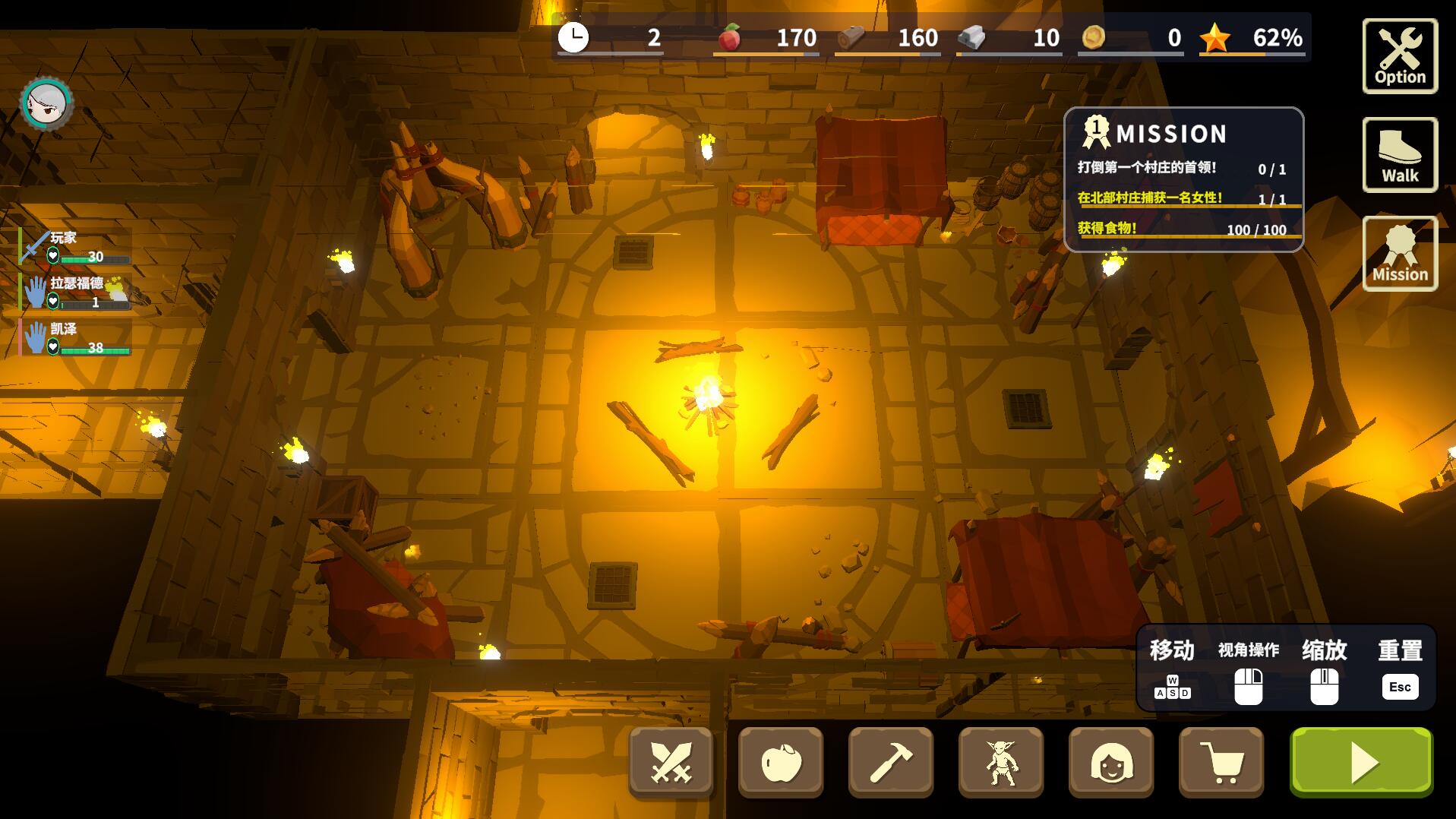Viewport: 1456px width, 819px height.
Task: Click the MISSION objectives panel
Action: [x=1183, y=179]
